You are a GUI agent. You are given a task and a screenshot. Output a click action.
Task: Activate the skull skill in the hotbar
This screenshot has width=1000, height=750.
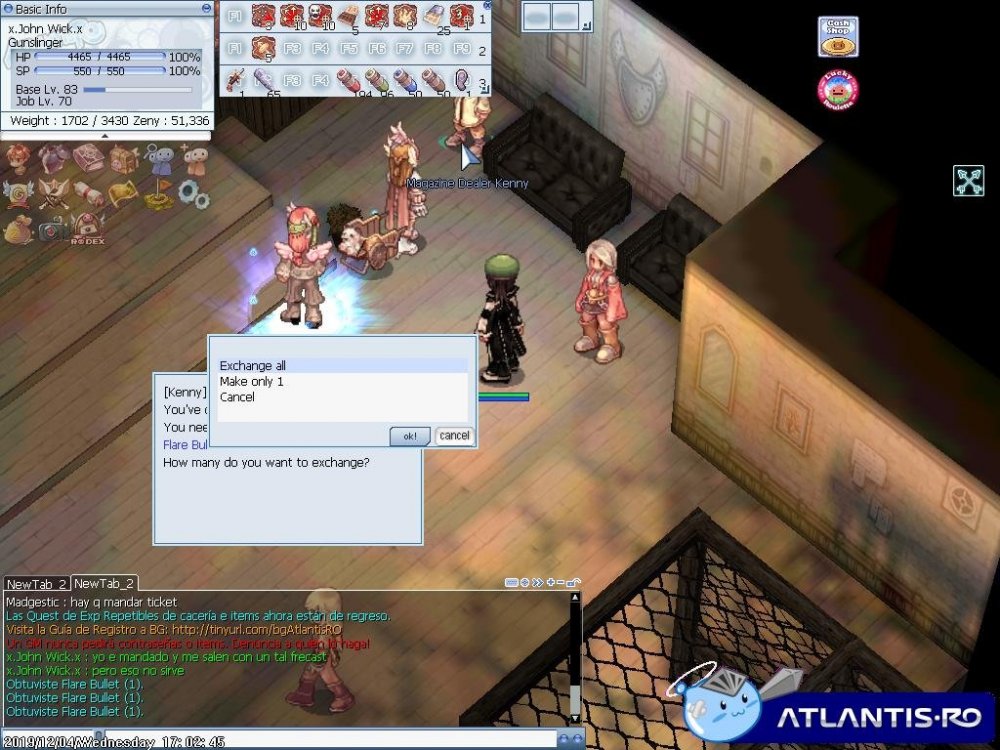click(319, 17)
